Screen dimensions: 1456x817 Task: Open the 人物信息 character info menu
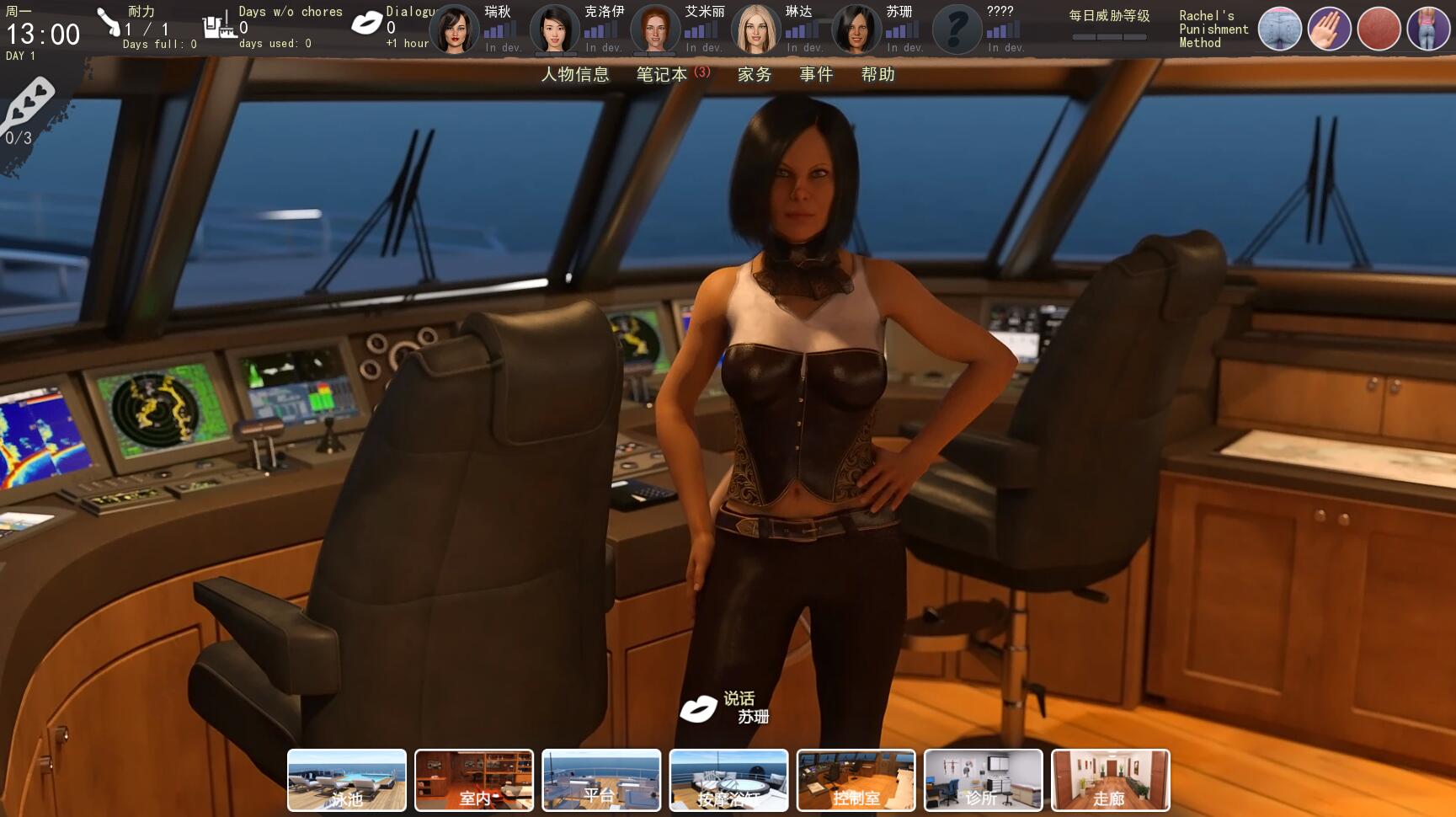574,74
